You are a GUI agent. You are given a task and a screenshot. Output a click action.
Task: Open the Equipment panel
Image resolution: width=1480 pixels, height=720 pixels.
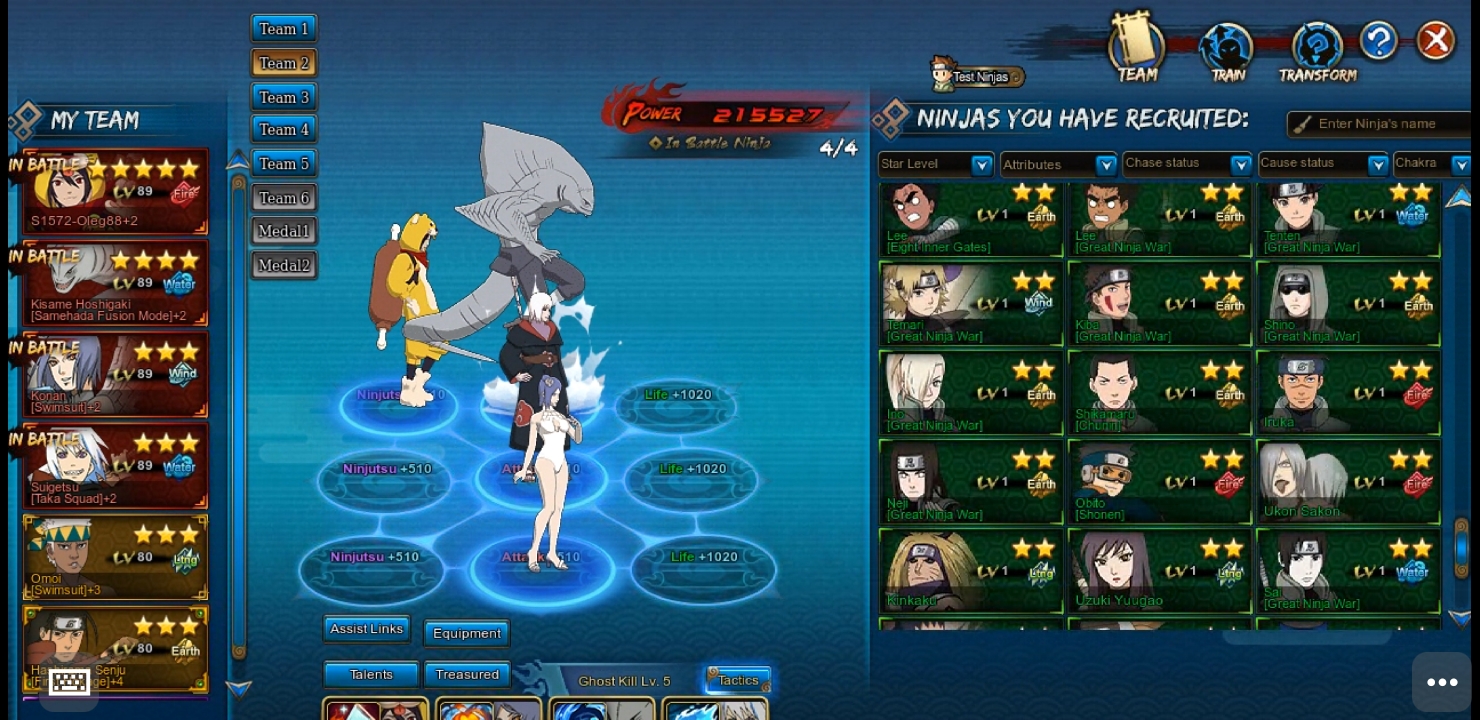[x=467, y=633]
